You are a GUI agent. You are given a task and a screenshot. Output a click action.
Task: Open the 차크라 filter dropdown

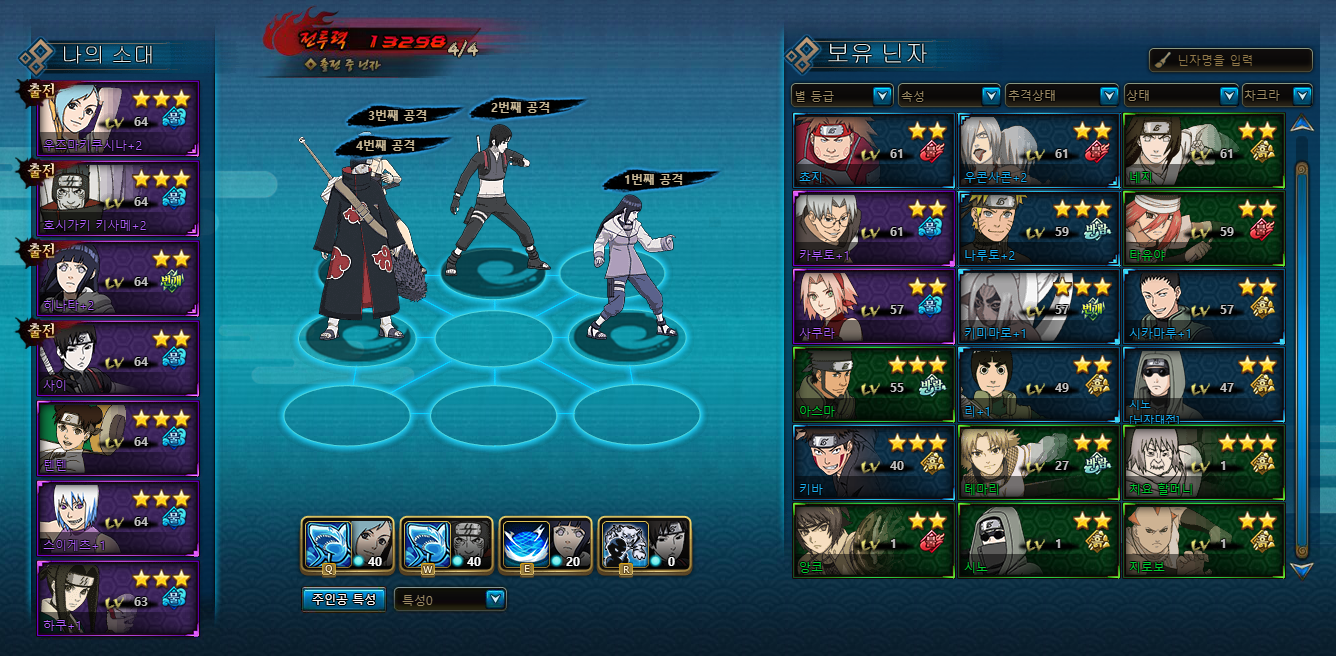tap(1276, 96)
